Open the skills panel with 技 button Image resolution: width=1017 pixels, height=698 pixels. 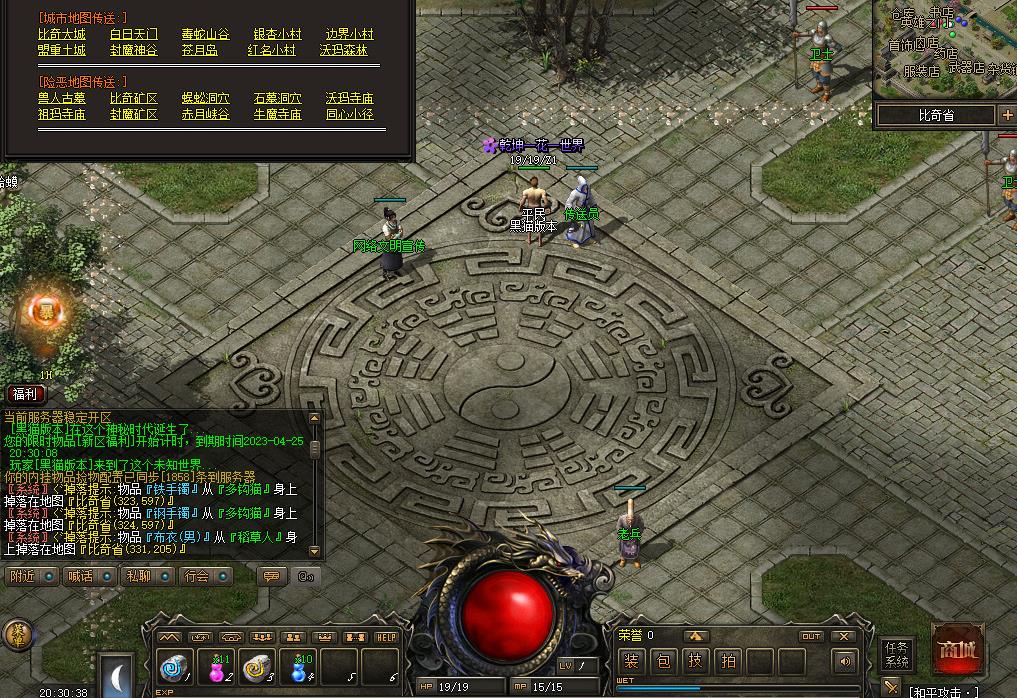click(696, 661)
